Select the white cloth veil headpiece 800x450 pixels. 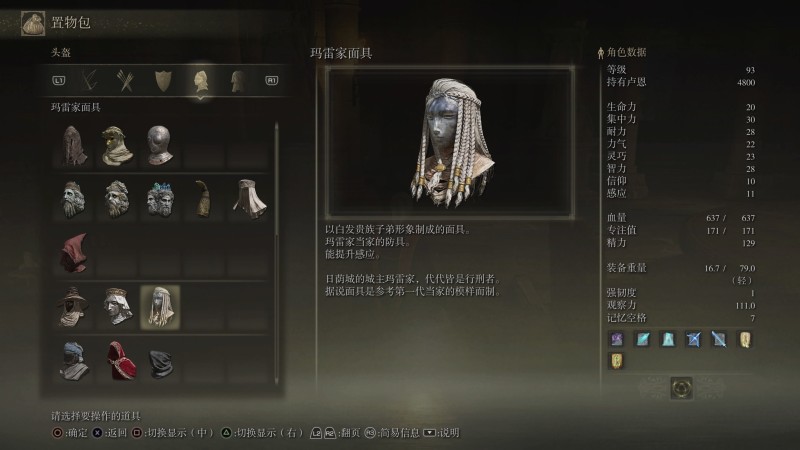point(247,197)
